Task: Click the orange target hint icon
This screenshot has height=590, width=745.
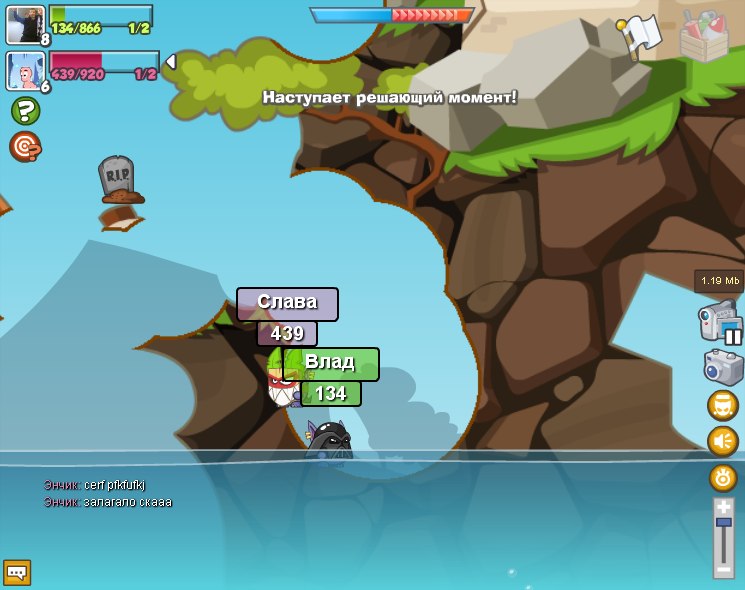Action: [x=25, y=147]
